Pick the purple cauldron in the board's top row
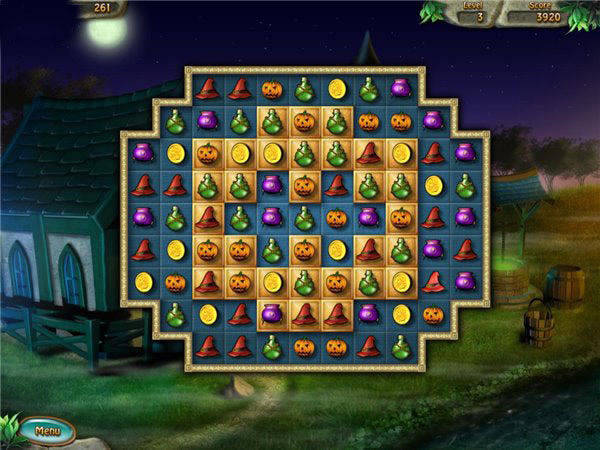600x450 pixels. pyautogui.click(x=400, y=89)
